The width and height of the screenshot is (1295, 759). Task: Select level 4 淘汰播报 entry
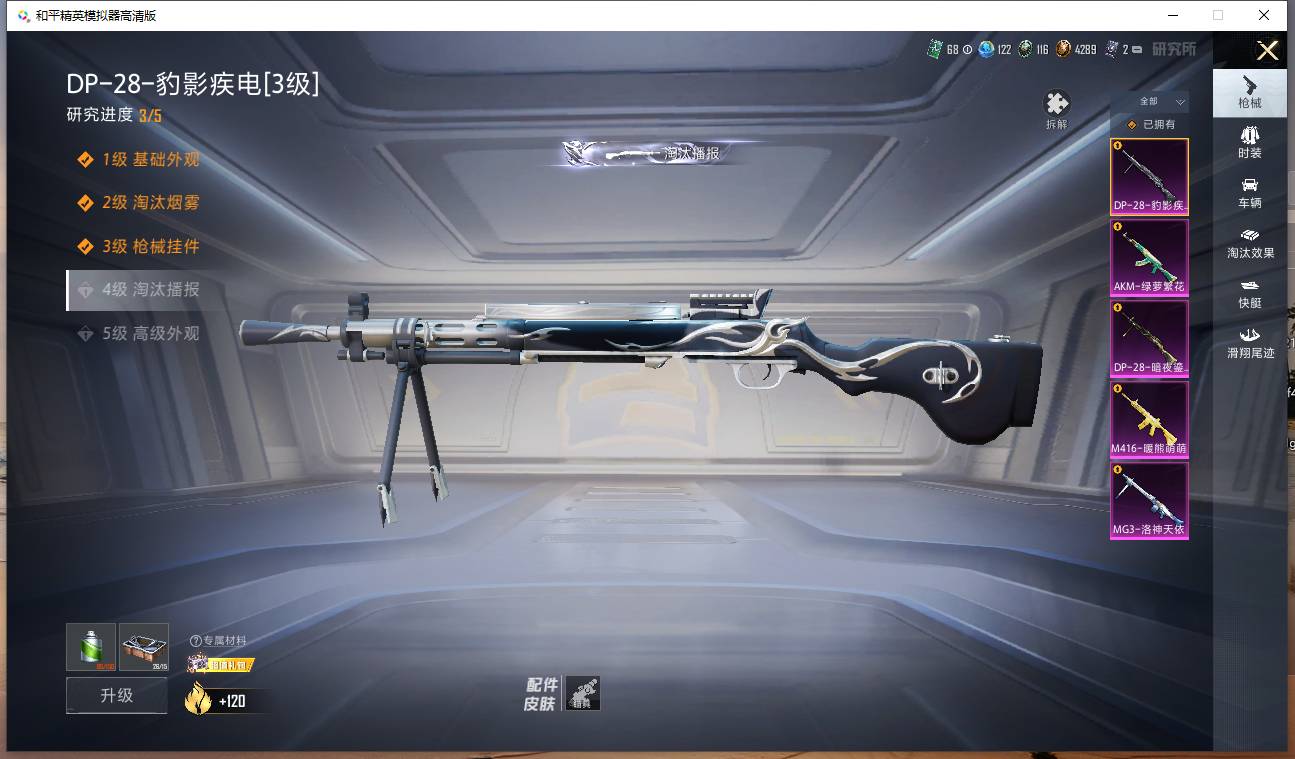tap(150, 290)
